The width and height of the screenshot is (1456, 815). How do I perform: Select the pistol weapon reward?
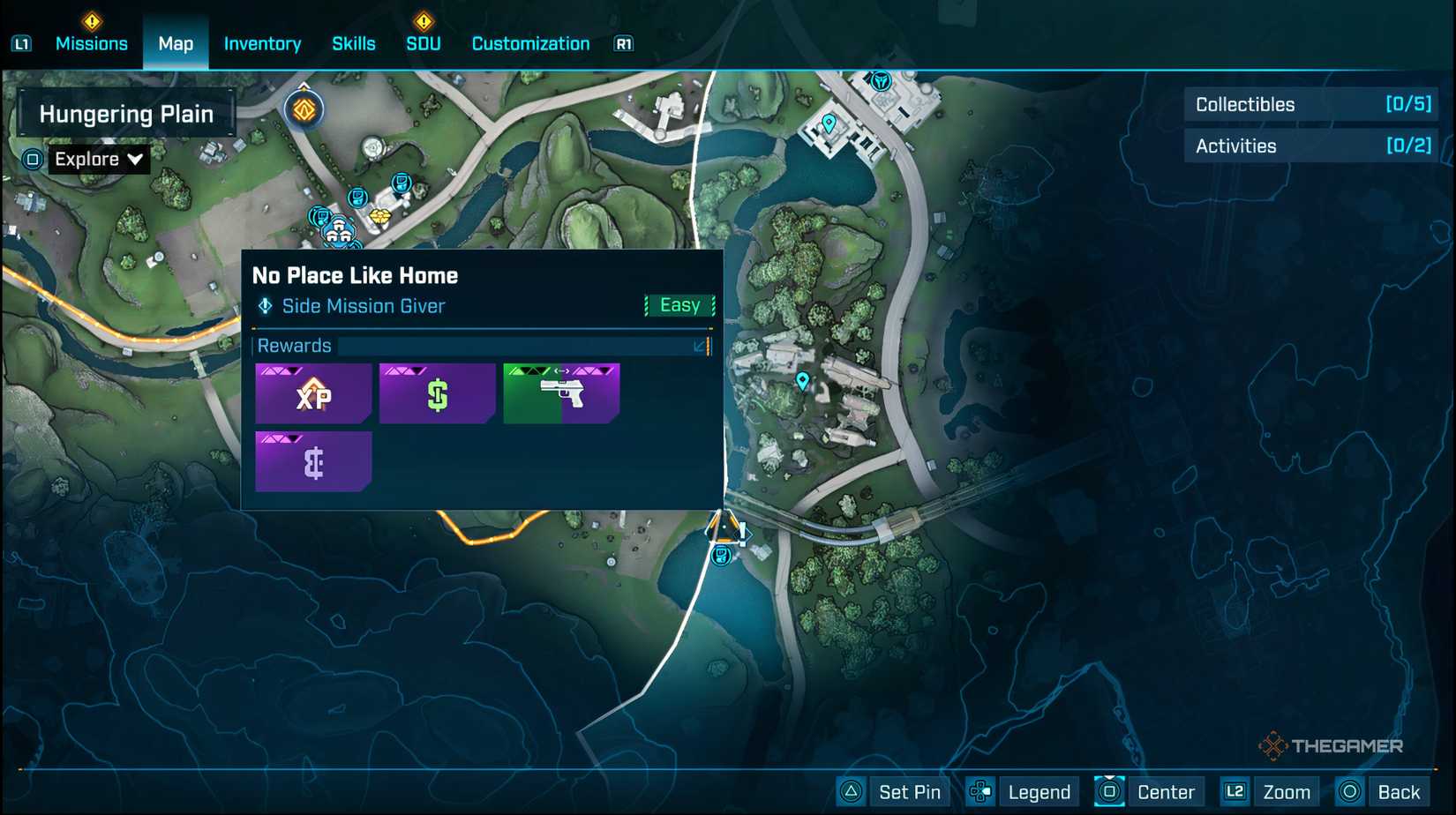(562, 393)
